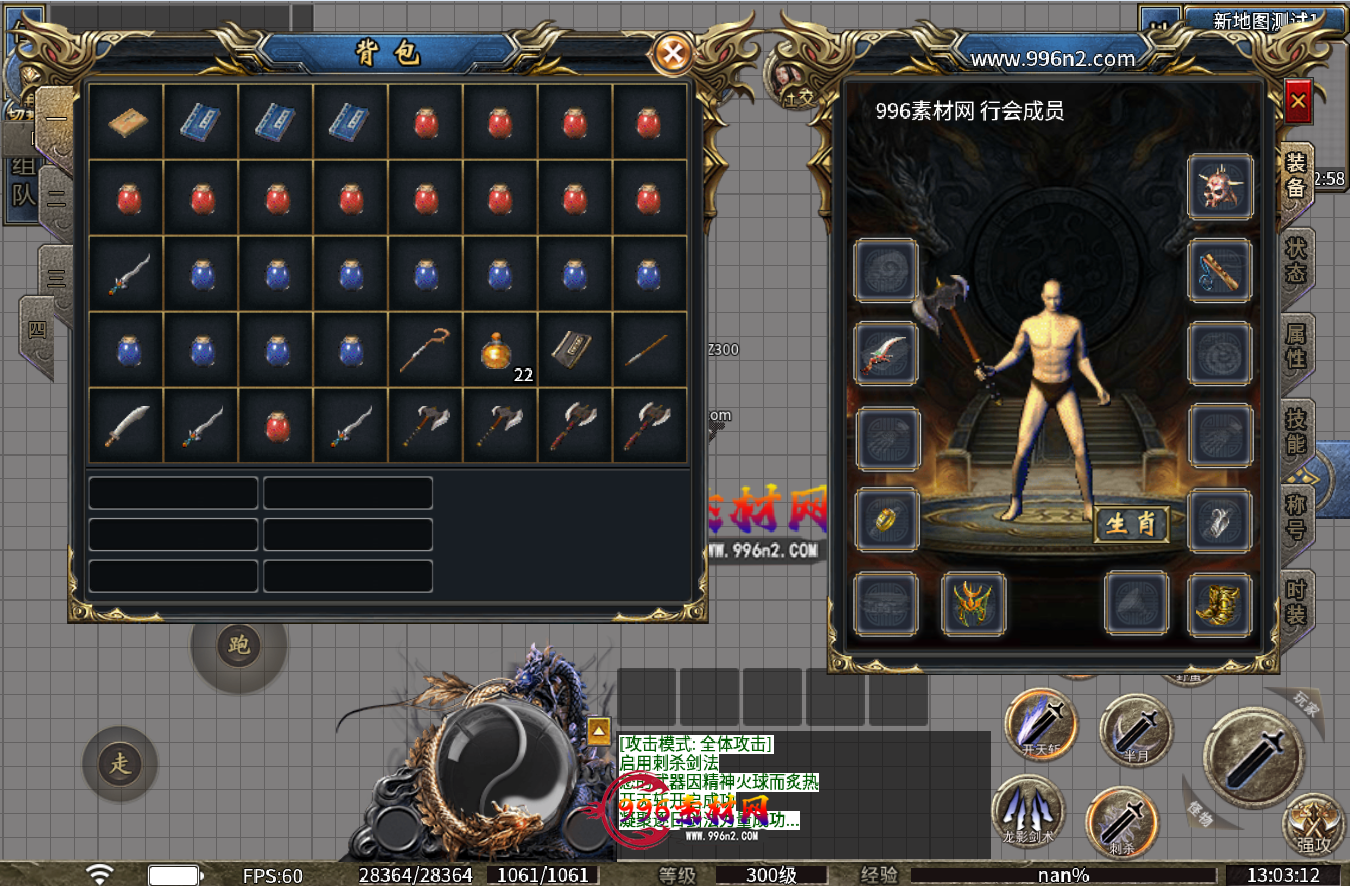This screenshot has height=886, width=1350.
Task: Toggle the 跑 run movement button
Action: click(238, 645)
